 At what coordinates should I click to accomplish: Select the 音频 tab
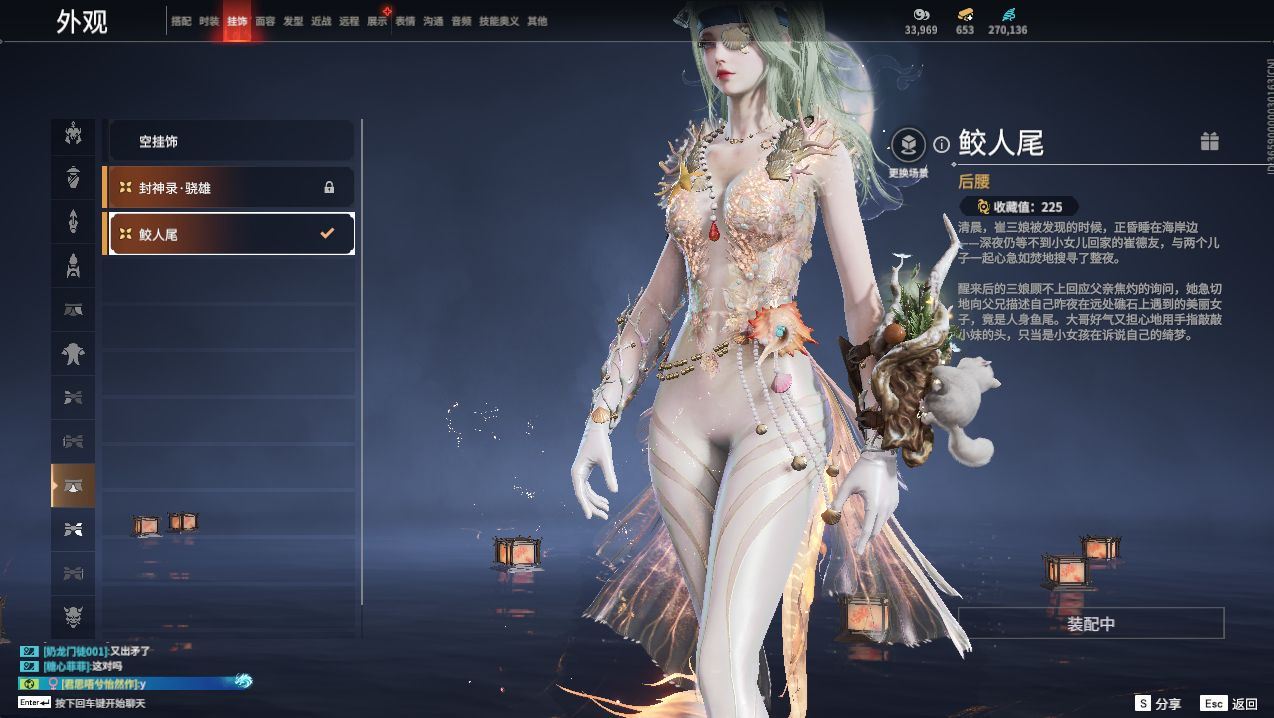click(x=461, y=21)
